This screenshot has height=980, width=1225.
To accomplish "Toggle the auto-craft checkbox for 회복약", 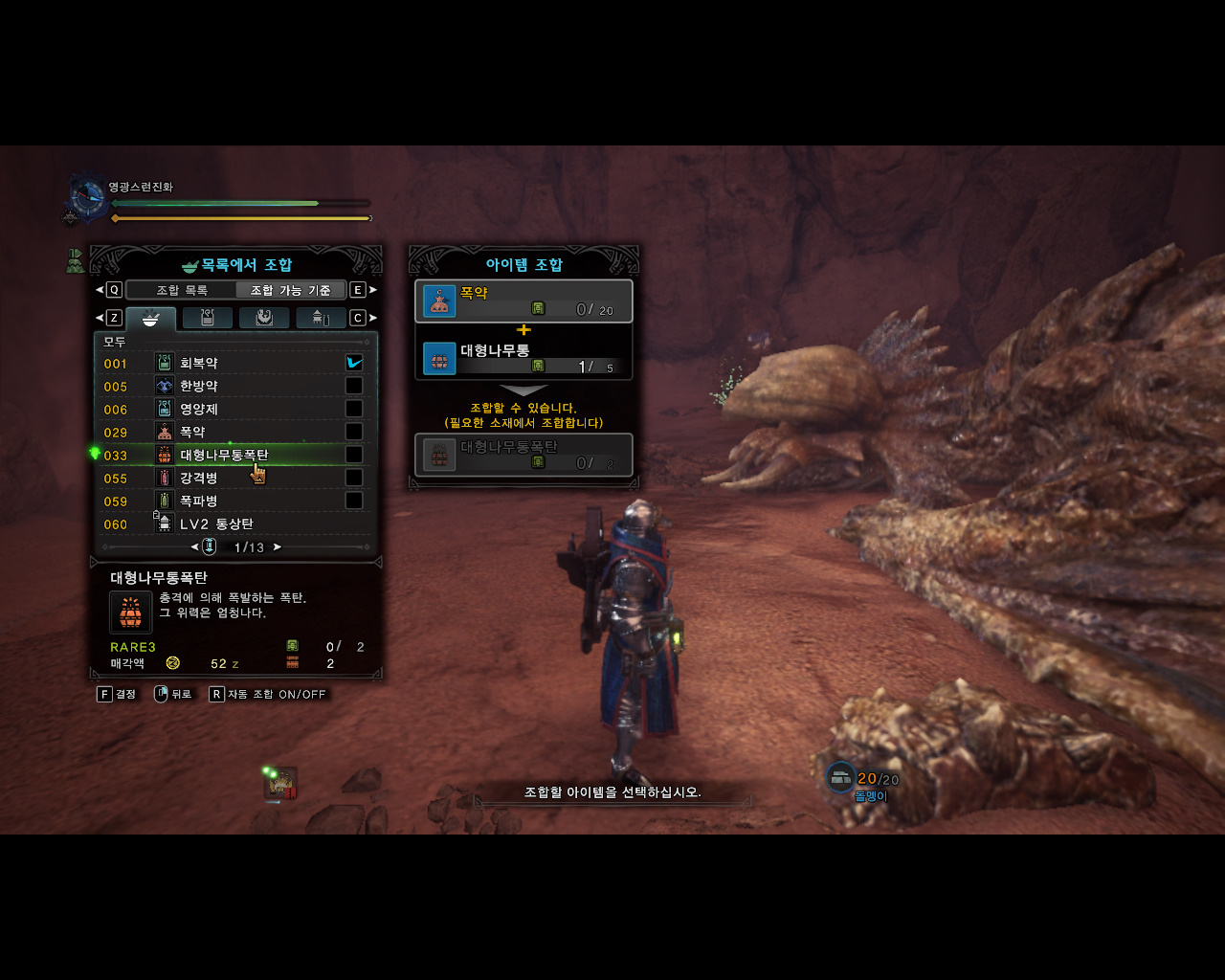I will [x=354, y=363].
